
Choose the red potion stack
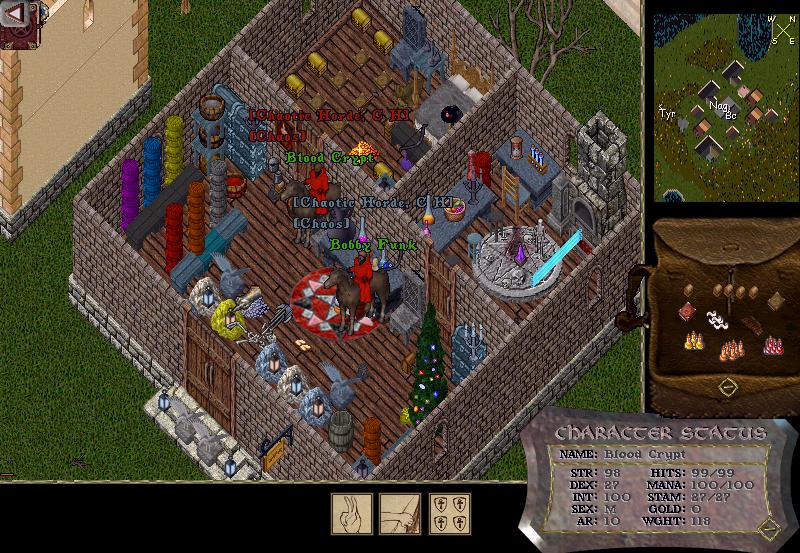pyautogui.click(x=772, y=345)
